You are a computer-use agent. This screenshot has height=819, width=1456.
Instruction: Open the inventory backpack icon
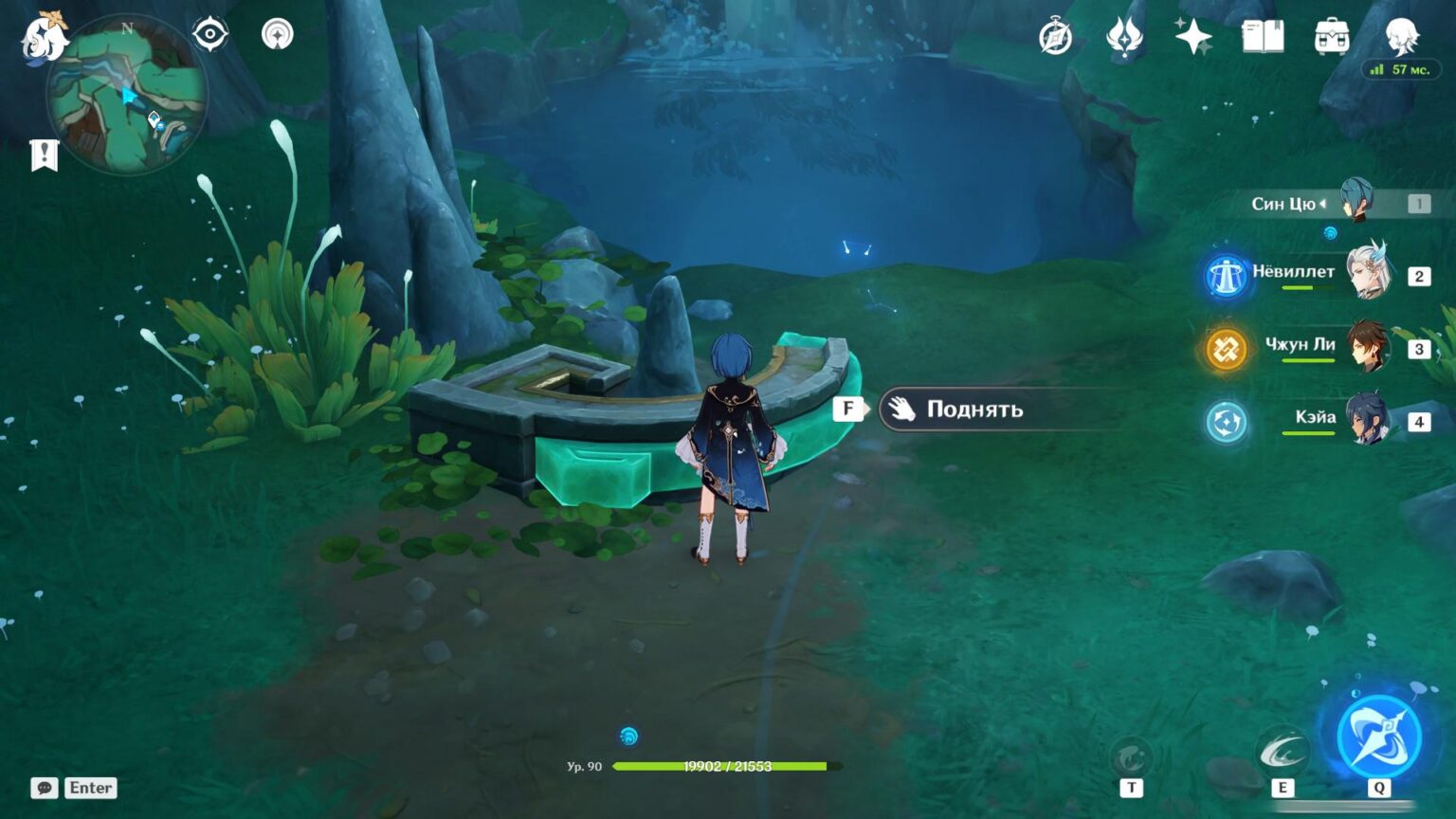click(1332, 37)
